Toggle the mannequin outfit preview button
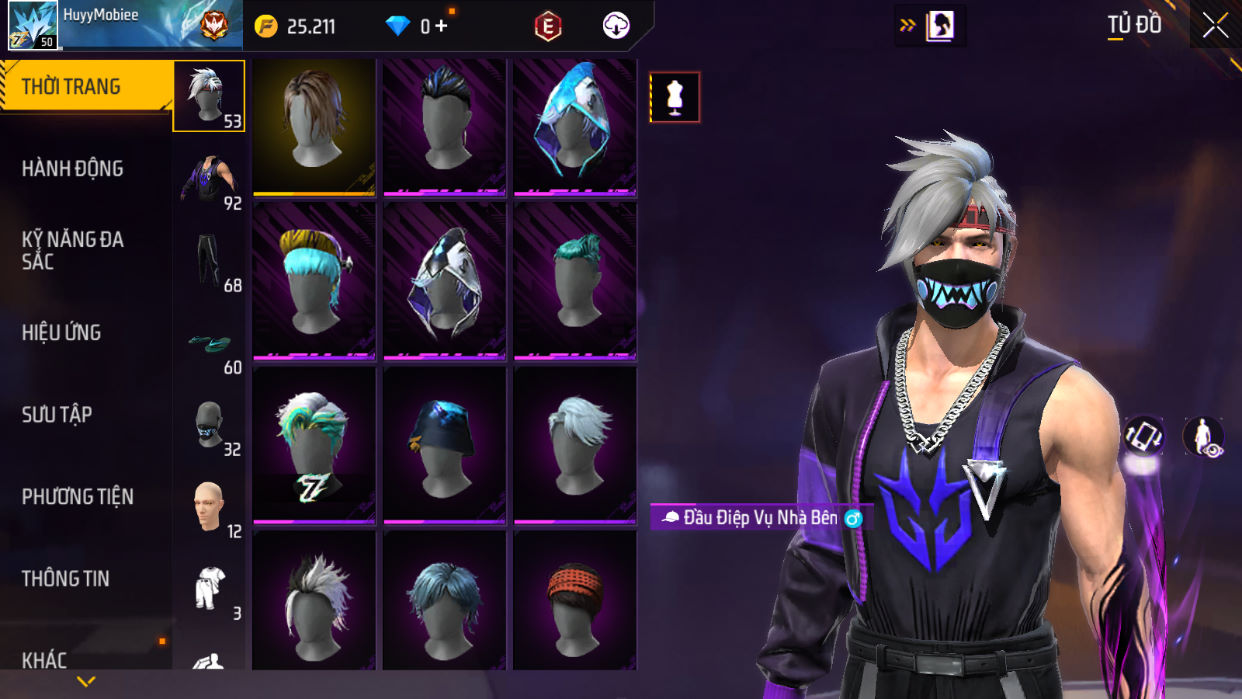This screenshot has height=699, width=1242. pos(675,97)
